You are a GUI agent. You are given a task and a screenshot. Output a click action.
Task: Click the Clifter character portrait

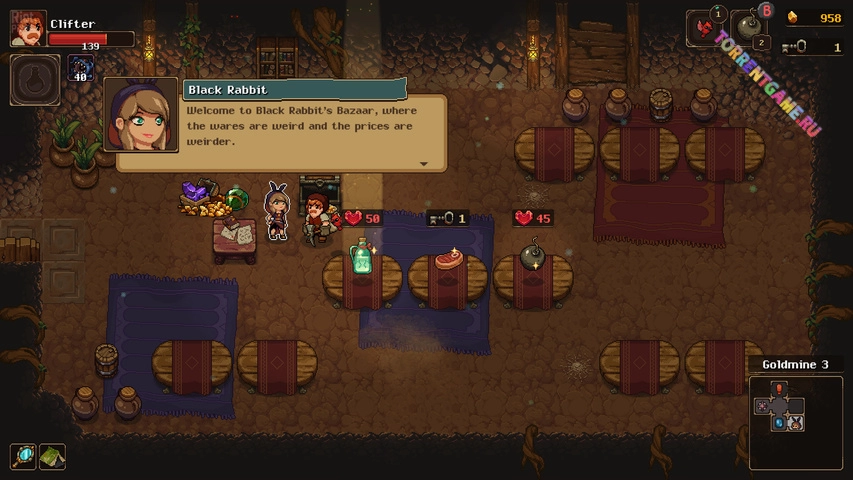pyautogui.click(x=27, y=28)
